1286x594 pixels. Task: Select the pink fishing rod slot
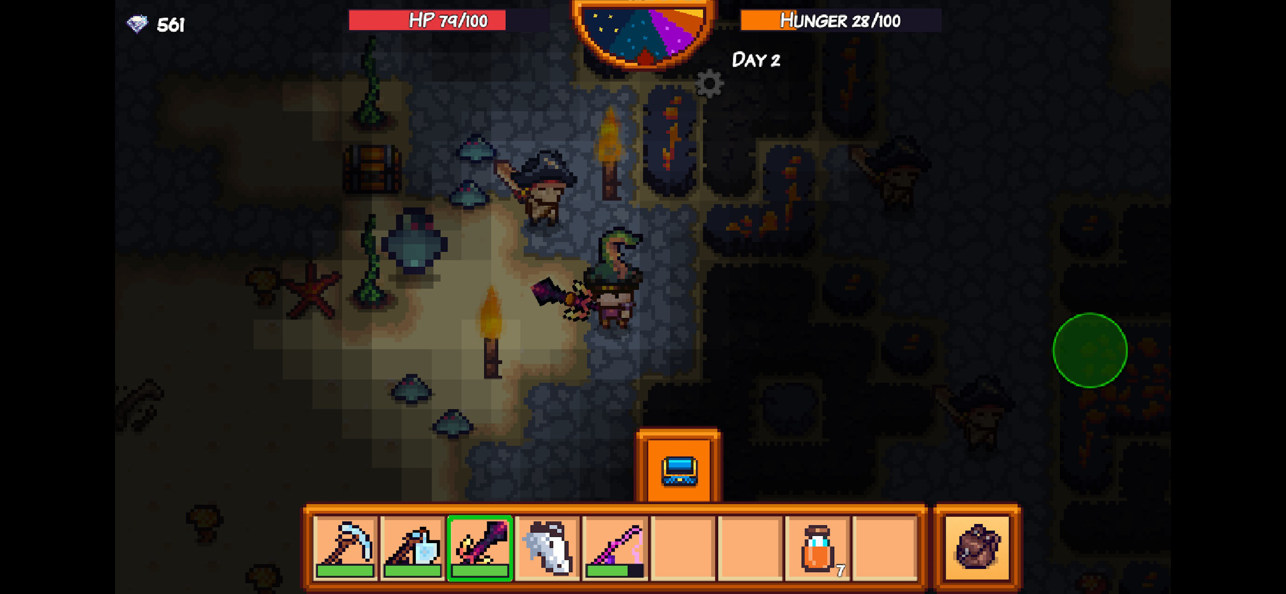tap(615, 547)
